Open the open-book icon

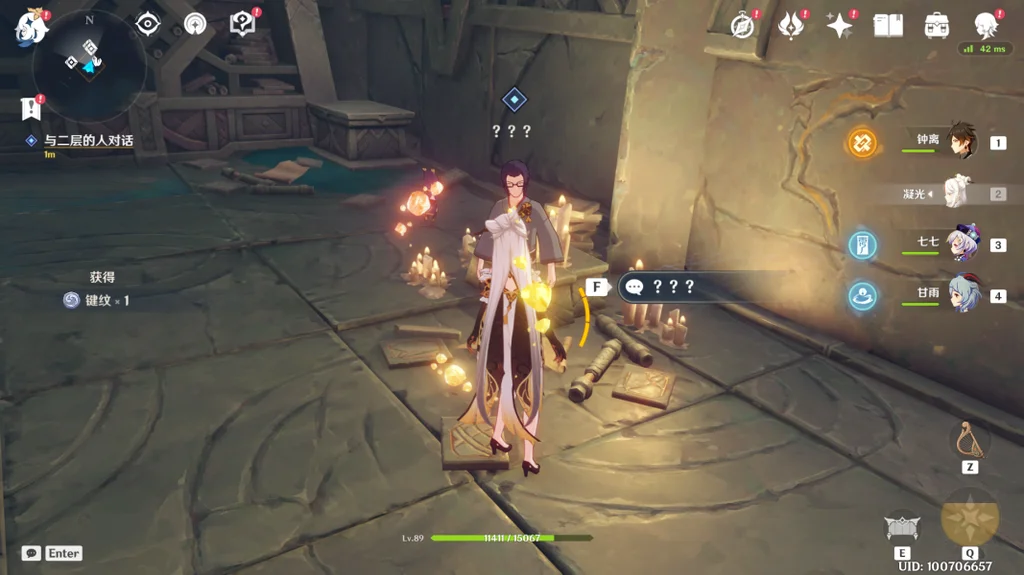tap(888, 25)
